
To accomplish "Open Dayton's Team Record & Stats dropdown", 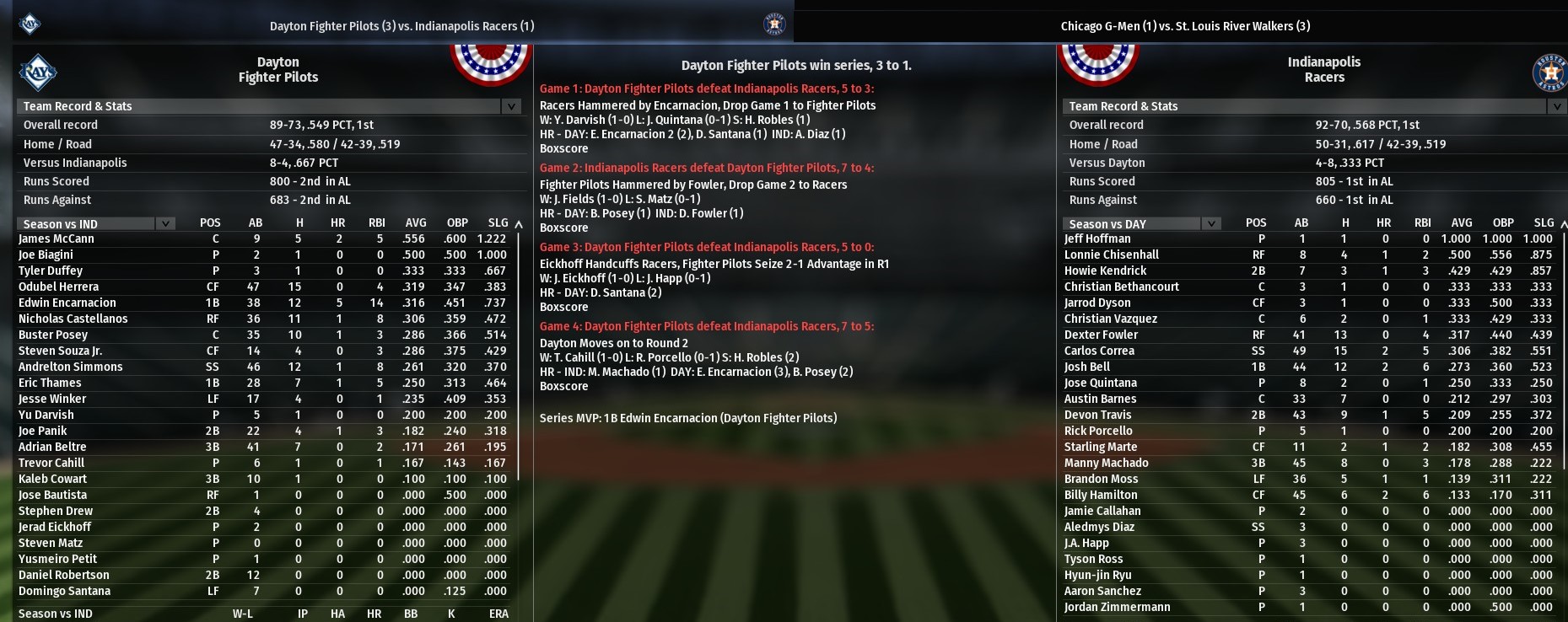I will click(510, 106).
